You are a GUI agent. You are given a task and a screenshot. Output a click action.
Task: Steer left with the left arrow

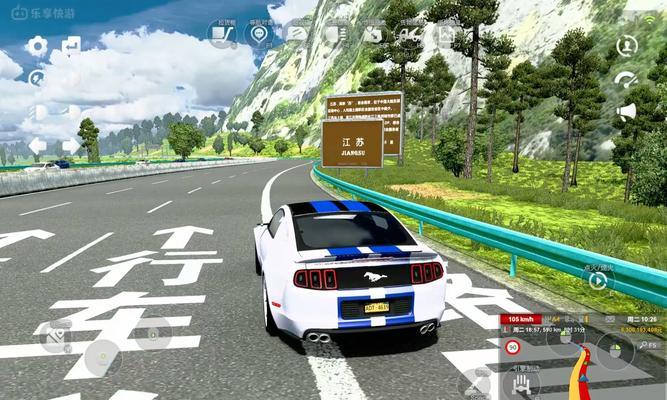tap(37, 146)
